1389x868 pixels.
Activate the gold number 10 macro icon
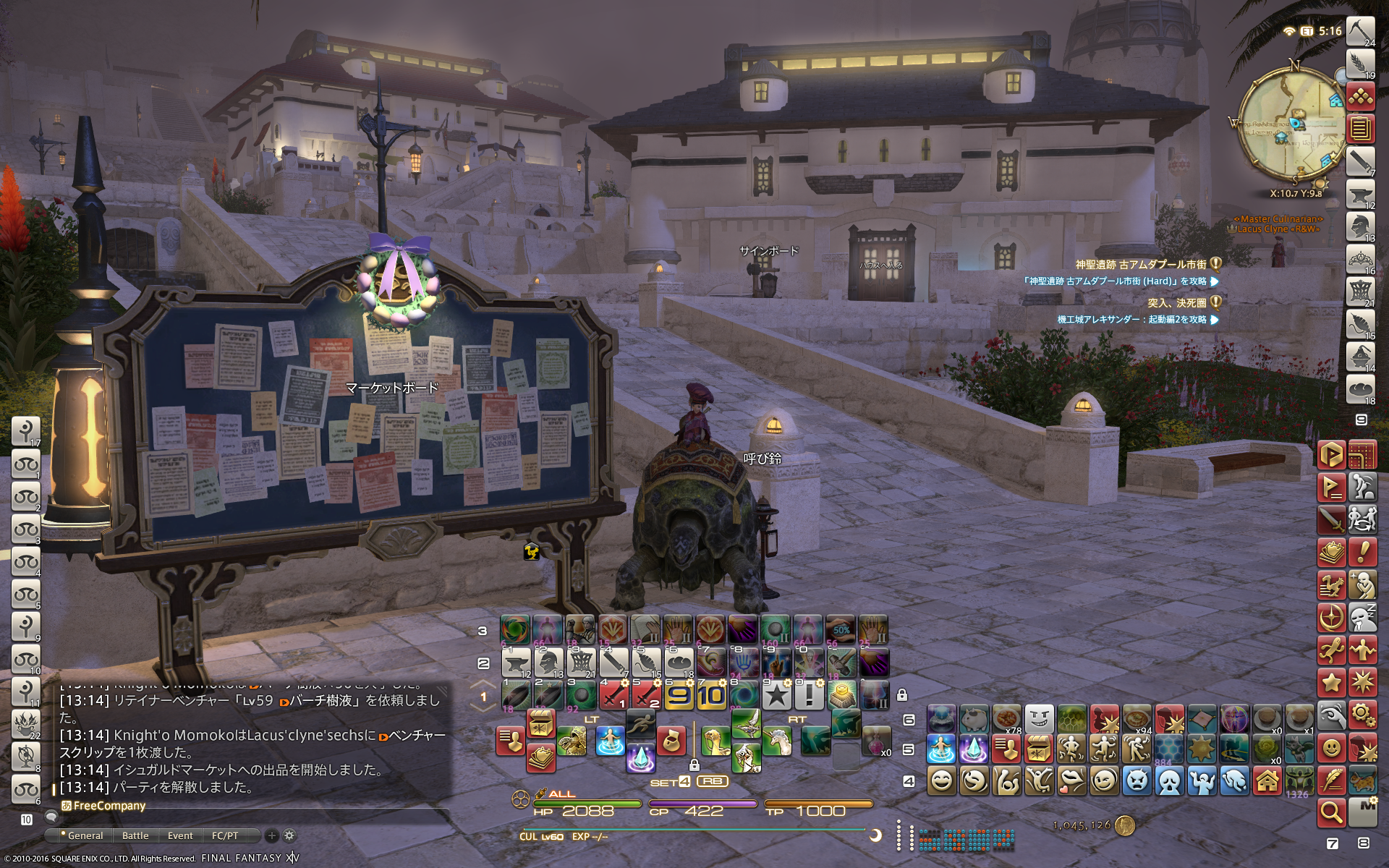click(710, 696)
